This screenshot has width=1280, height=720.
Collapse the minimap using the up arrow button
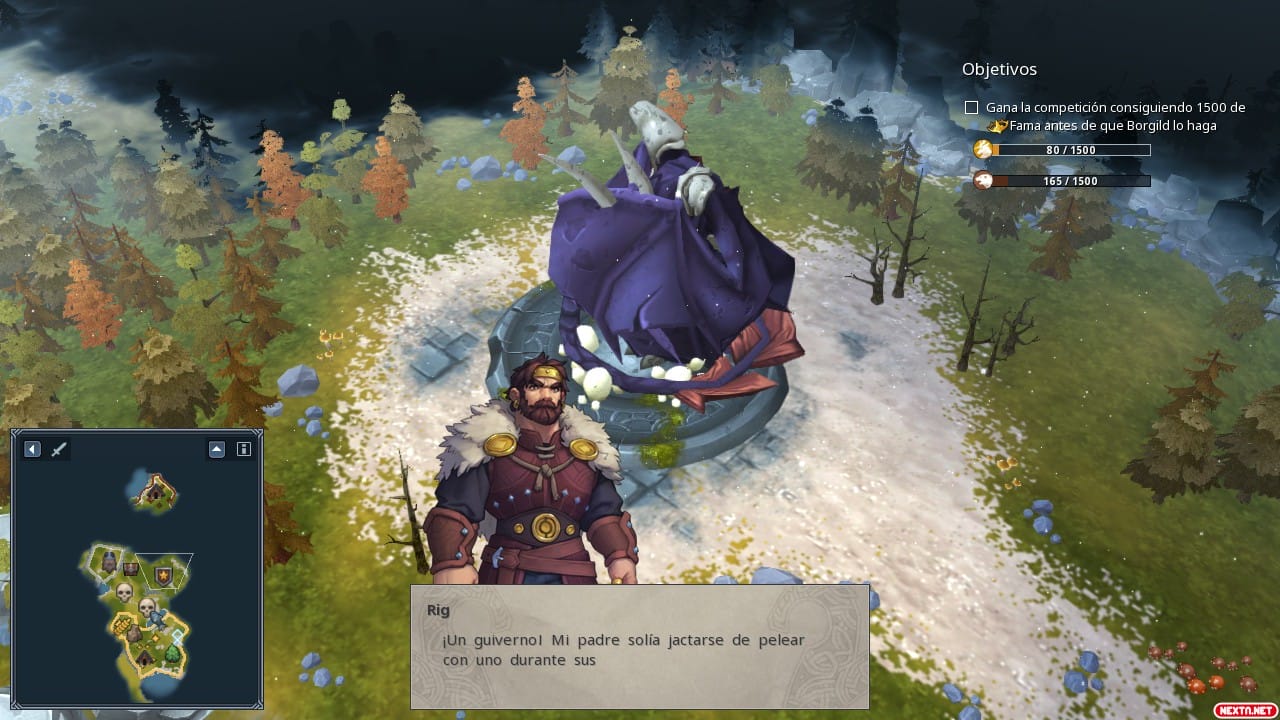pyautogui.click(x=217, y=448)
